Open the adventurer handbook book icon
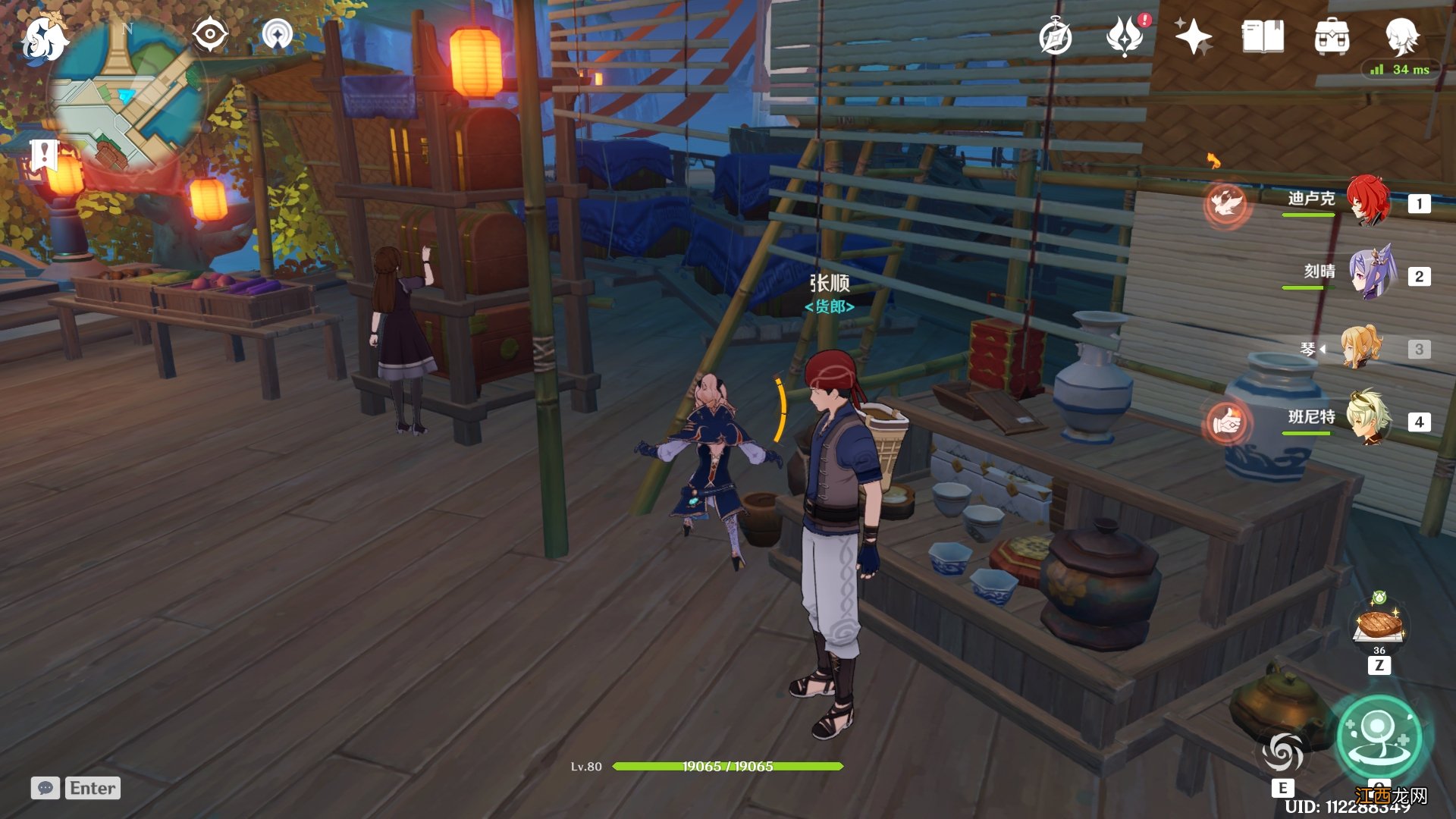1456x819 pixels. point(1263,36)
